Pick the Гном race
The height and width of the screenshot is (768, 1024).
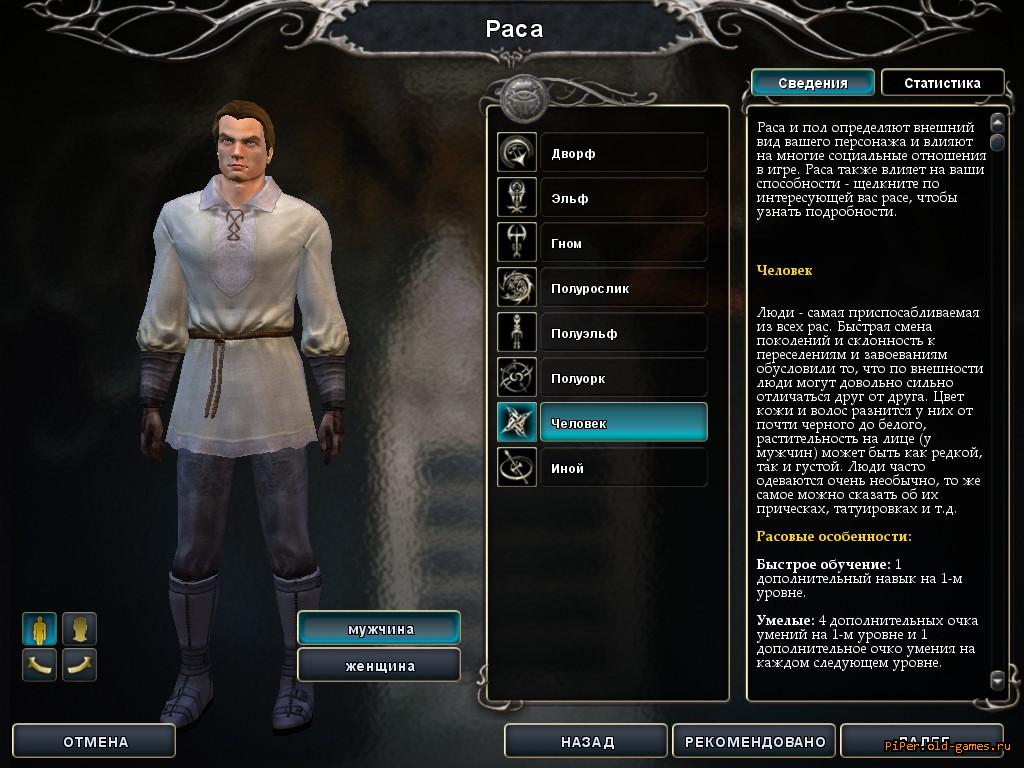(622, 243)
